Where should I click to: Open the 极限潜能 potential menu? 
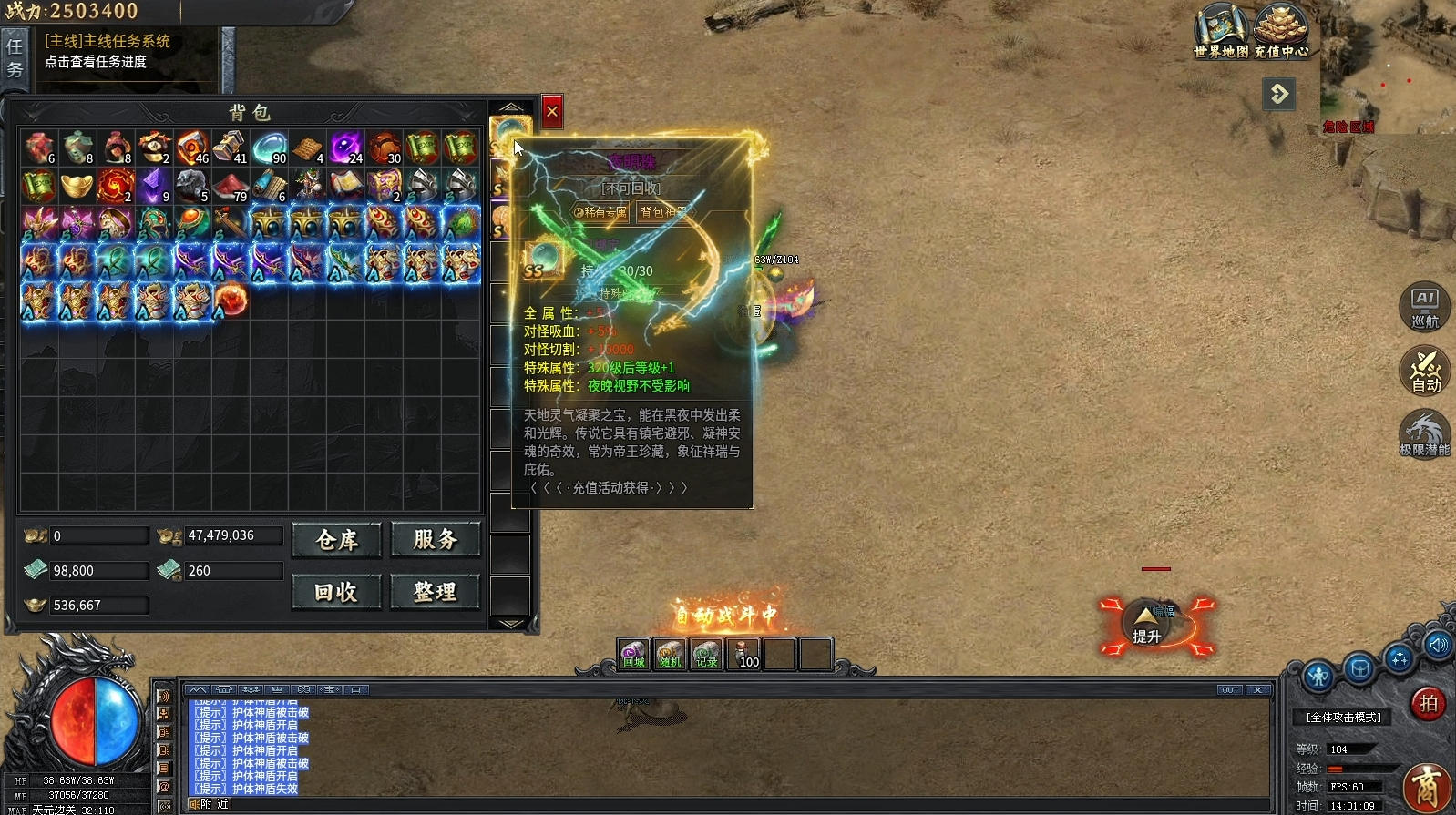(1424, 434)
